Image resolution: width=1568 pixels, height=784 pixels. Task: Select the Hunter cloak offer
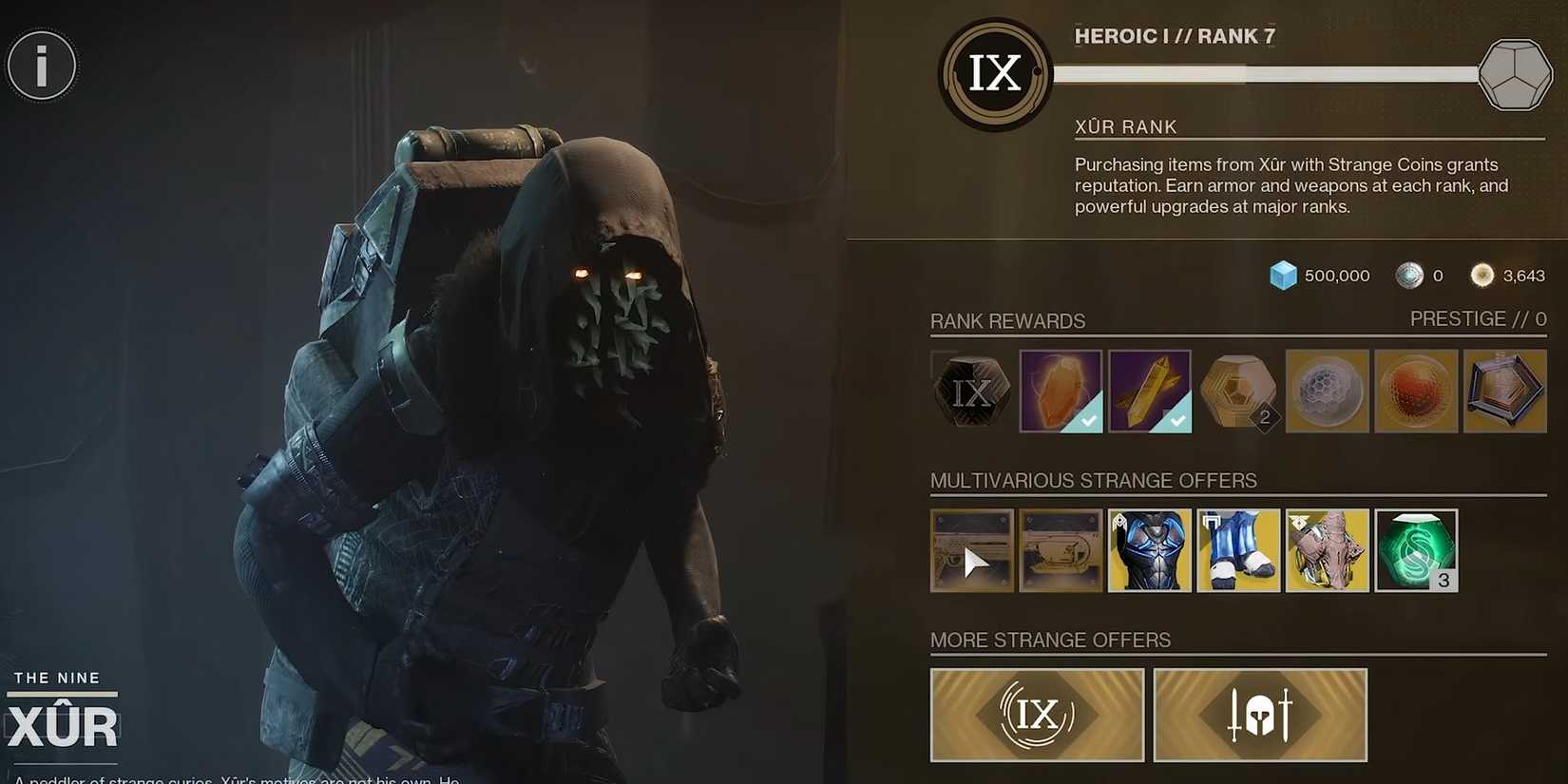click(1328, 549)
